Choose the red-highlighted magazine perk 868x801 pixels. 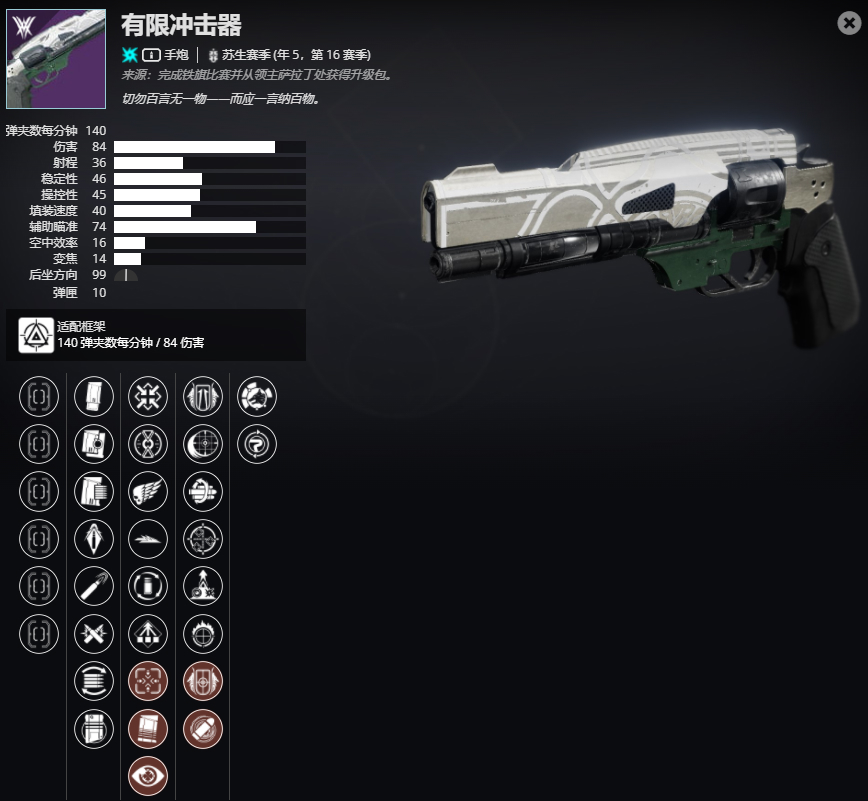[149, 728]
